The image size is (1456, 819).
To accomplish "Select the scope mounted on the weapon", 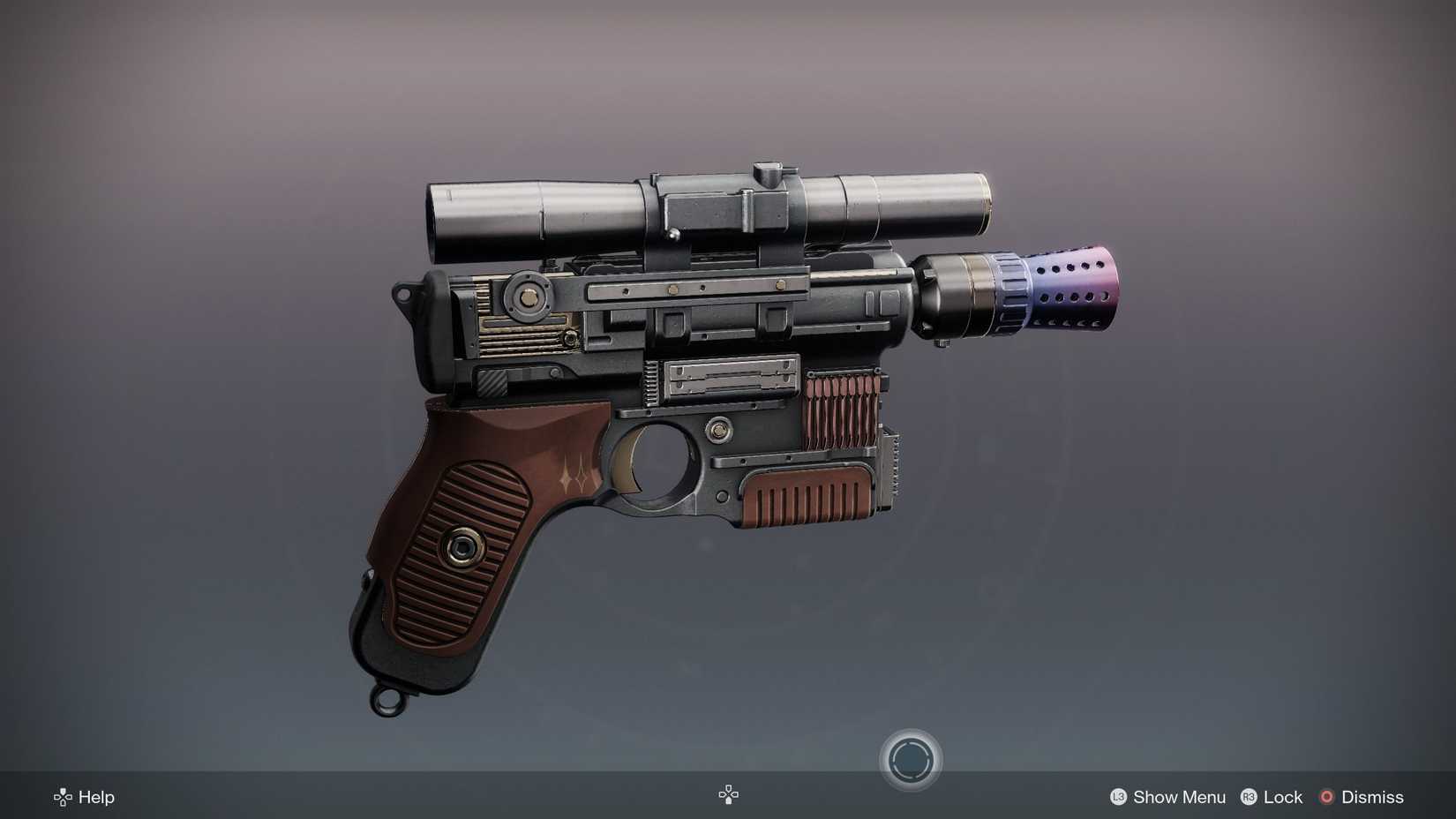I will coord(706,207).
